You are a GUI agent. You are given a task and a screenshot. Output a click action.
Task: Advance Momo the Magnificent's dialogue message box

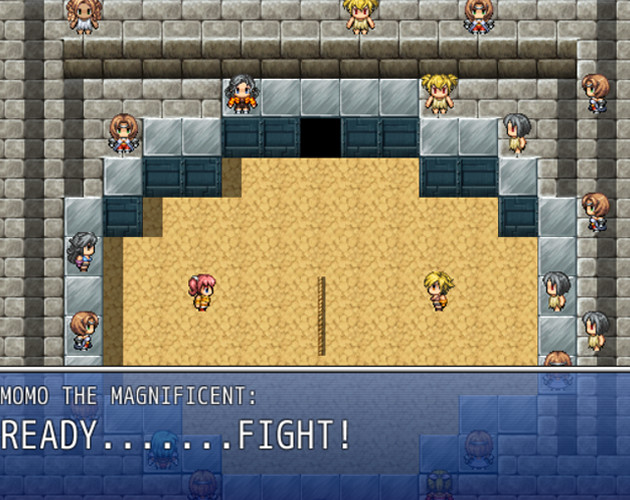[x=315, y=434]
